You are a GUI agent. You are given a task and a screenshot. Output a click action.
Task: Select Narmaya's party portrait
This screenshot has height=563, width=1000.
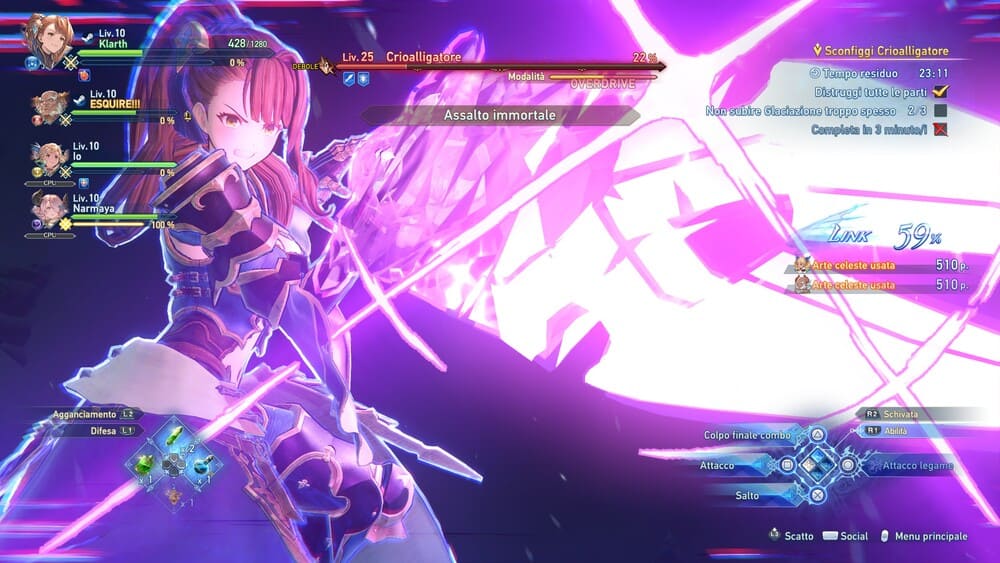point(49,208)
